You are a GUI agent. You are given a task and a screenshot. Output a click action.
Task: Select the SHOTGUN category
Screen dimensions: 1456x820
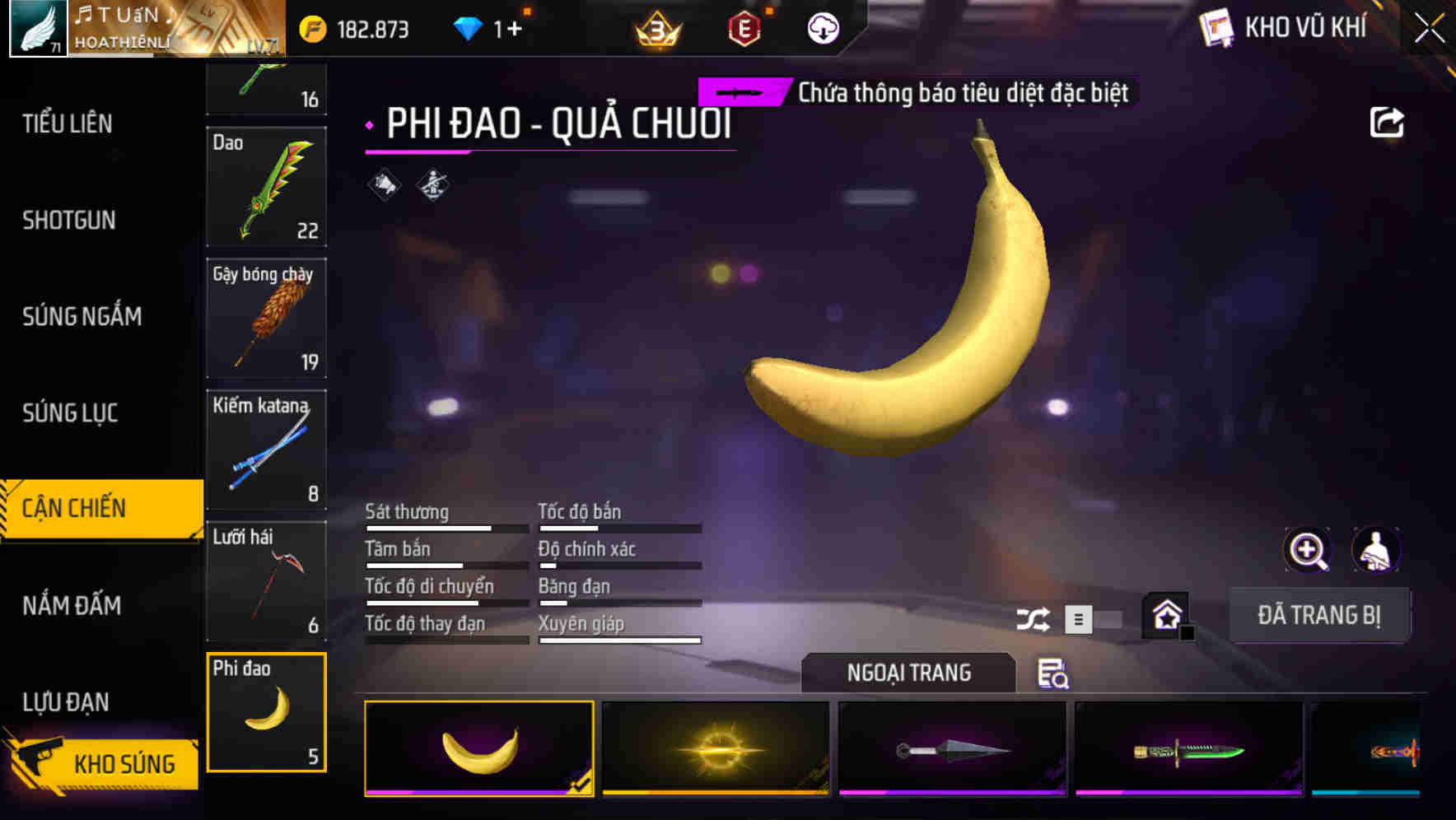[x=69, y=221]
